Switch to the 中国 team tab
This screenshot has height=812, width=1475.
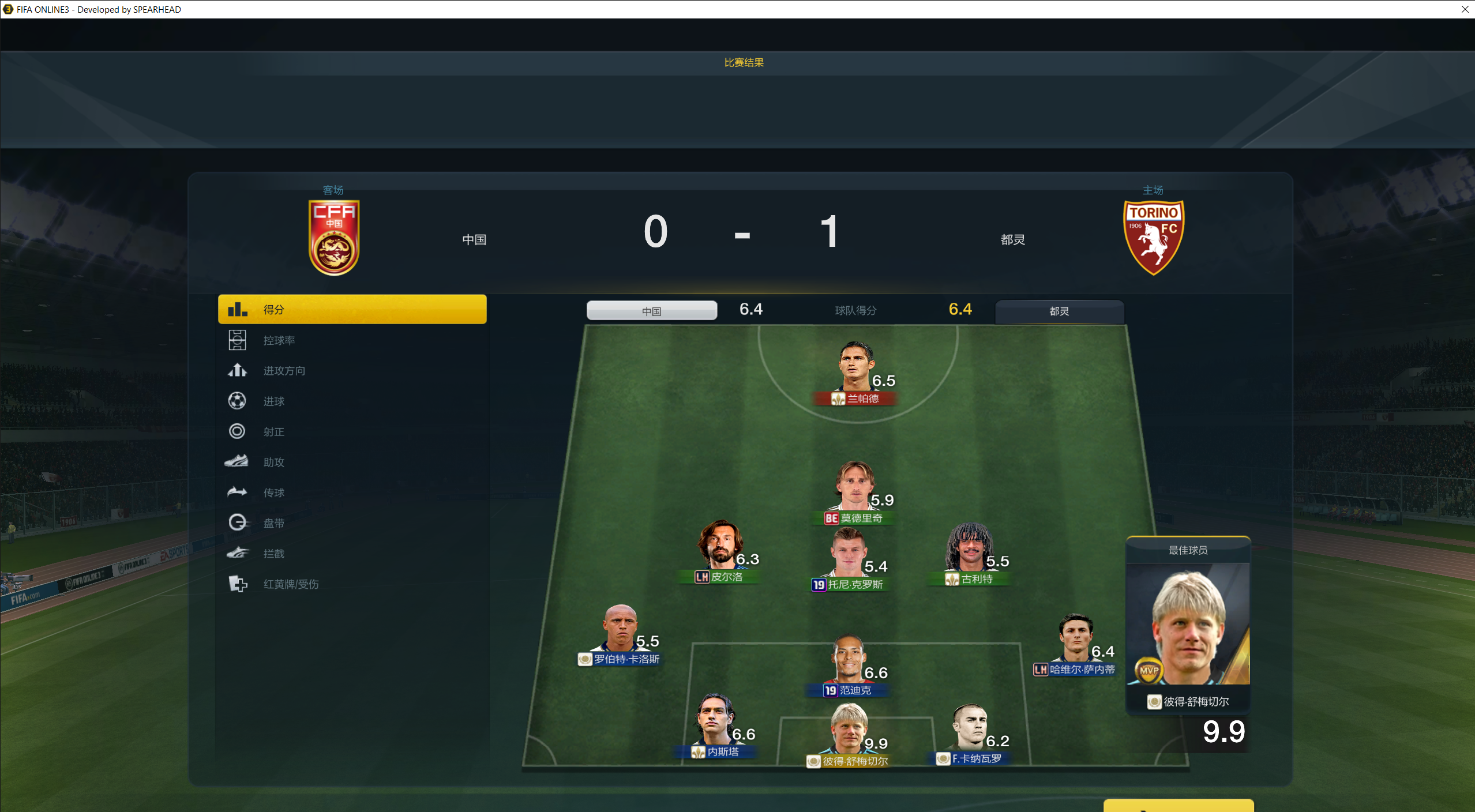coord(652,311)
